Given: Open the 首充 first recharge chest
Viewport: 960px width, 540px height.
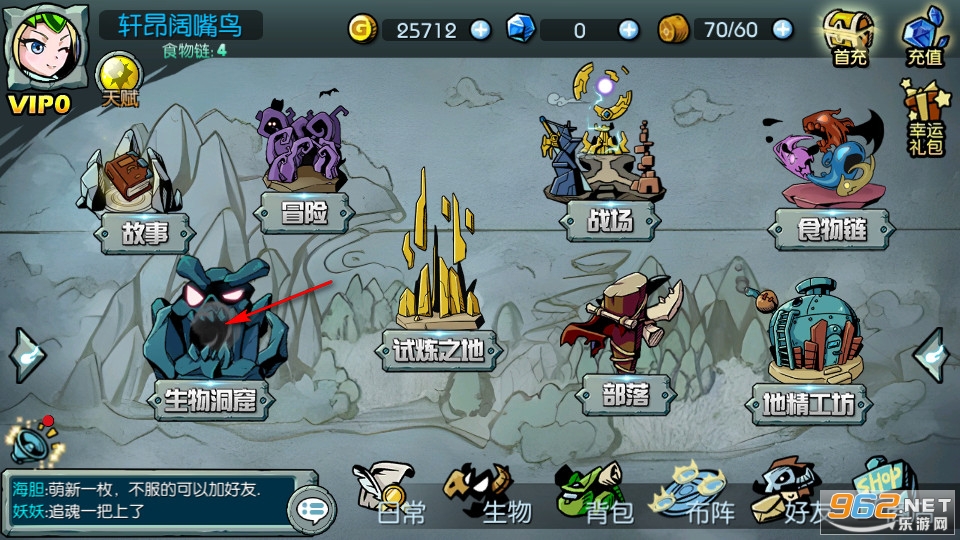Looking at the screenshot, I should tap(849, 38).
